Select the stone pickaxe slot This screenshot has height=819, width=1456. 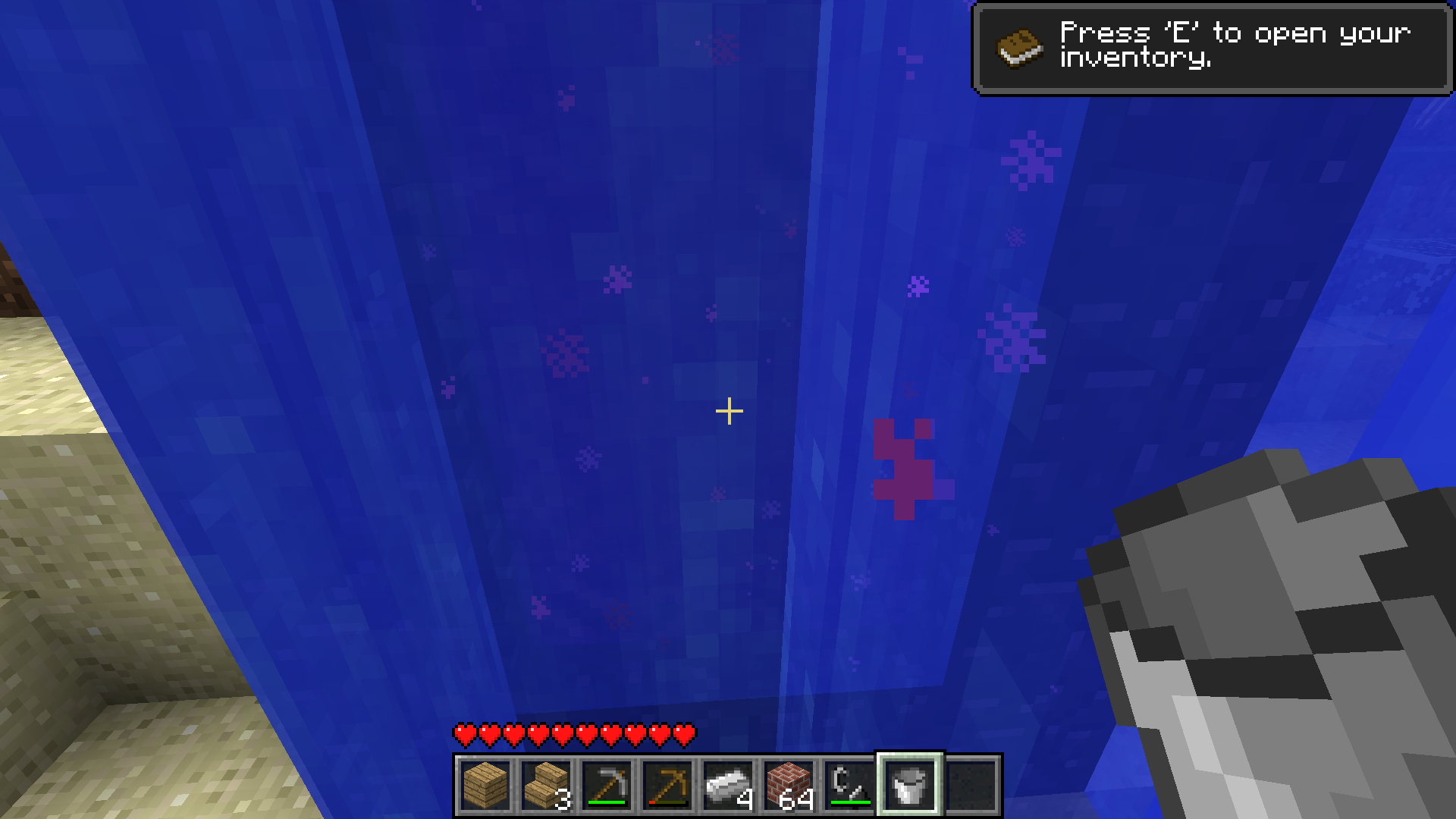click(x=607, y=786)
